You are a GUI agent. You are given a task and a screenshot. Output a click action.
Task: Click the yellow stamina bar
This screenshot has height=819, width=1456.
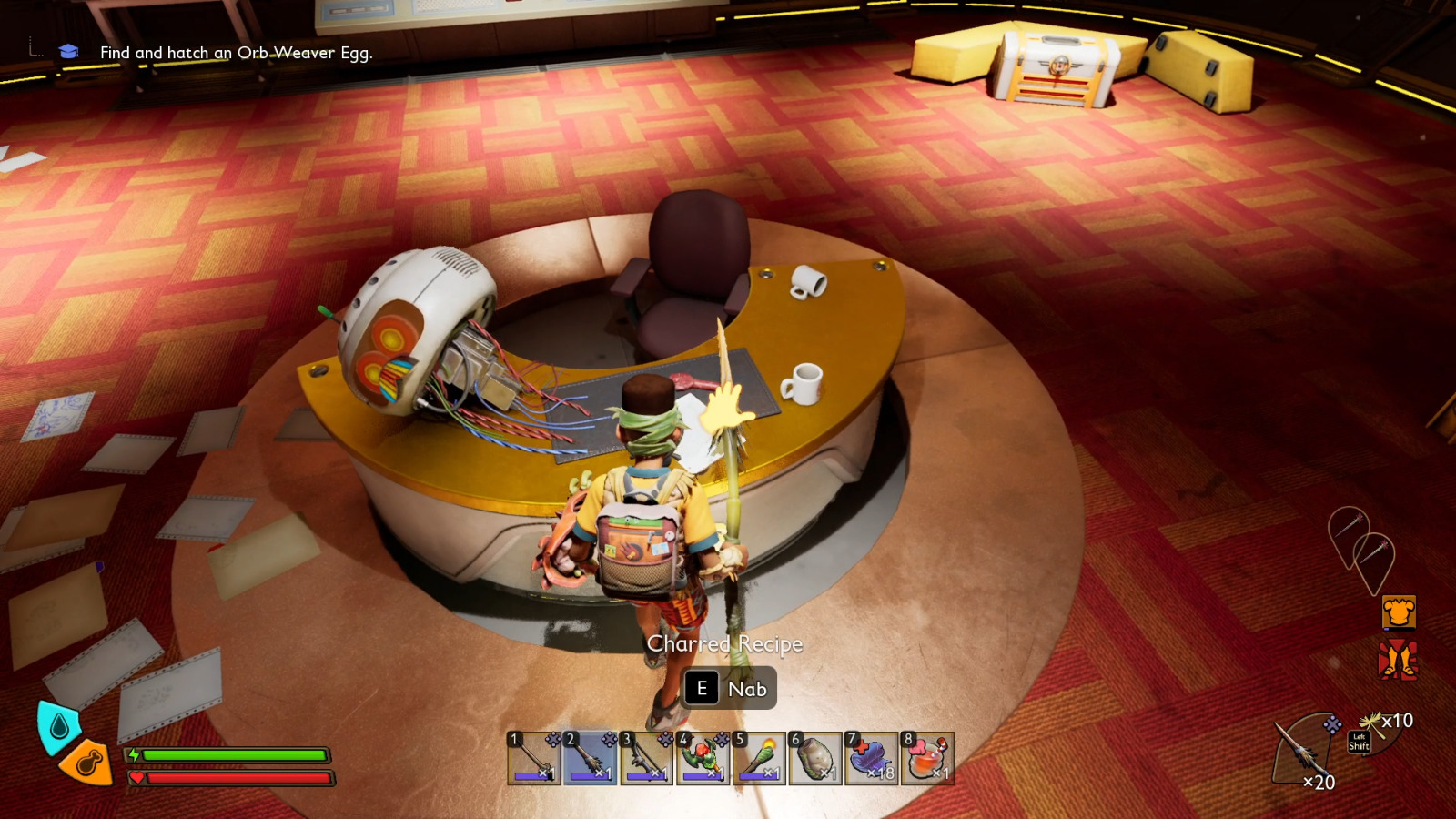click(232, 756)
